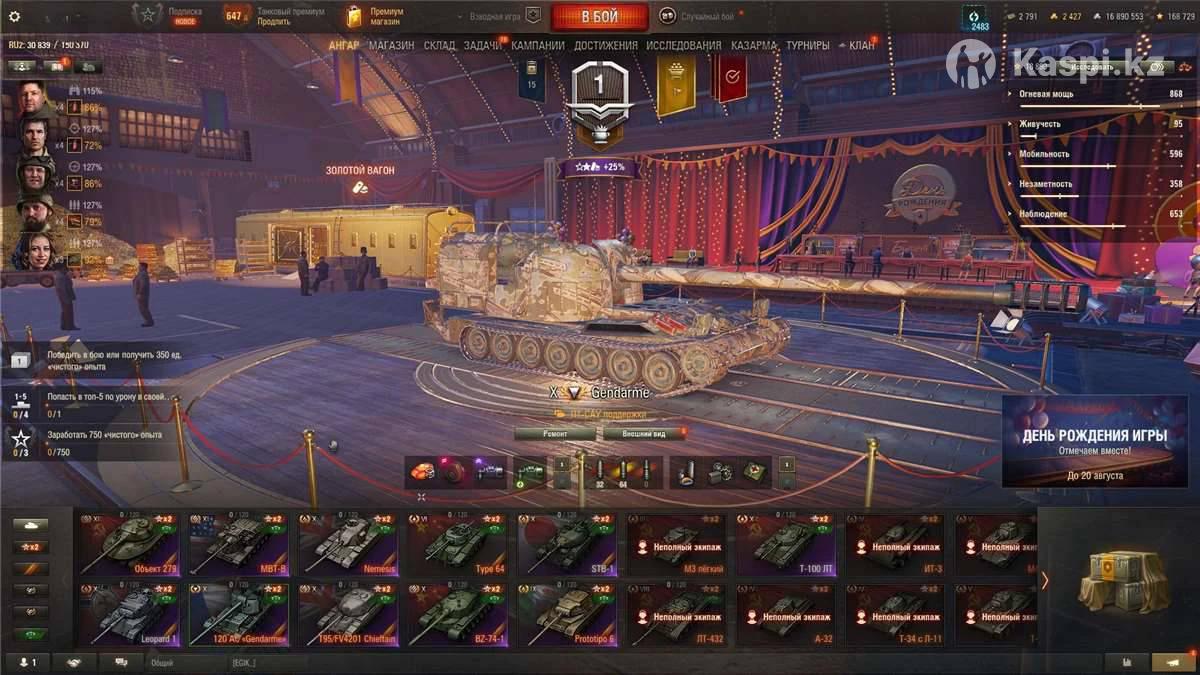The image size is (1200, 675).
Task: Open the ЗАДАЧИ tab
Action: coord(483,46)
